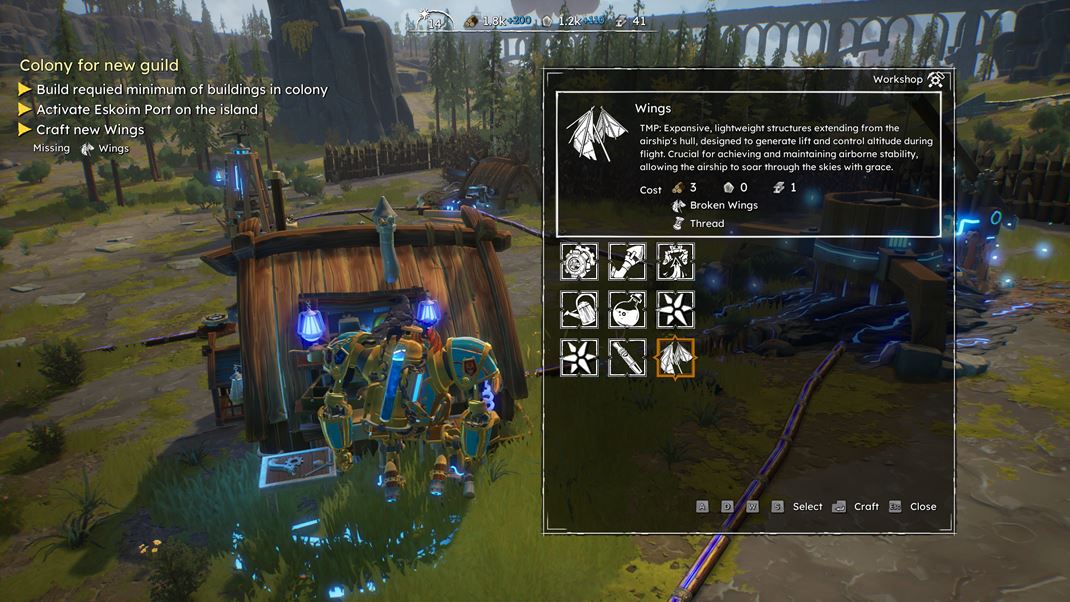
Task: Choose the slim vial tube recipe
Action: coord(627,357)
